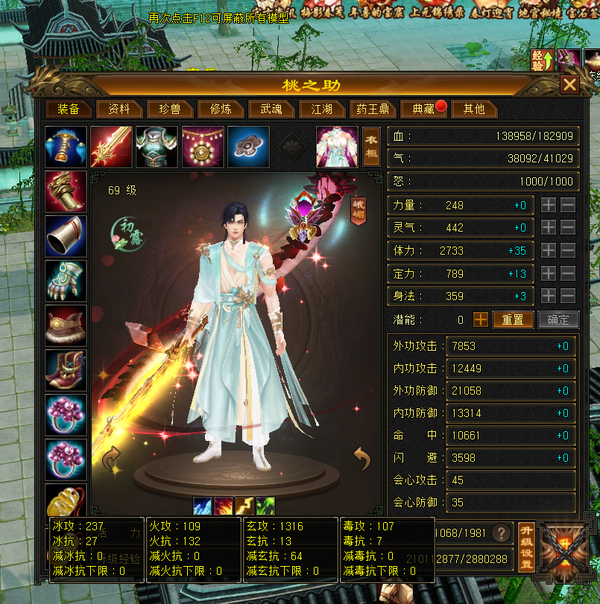
Task: Click the 重置 reset button
Action: click(513, 320)
